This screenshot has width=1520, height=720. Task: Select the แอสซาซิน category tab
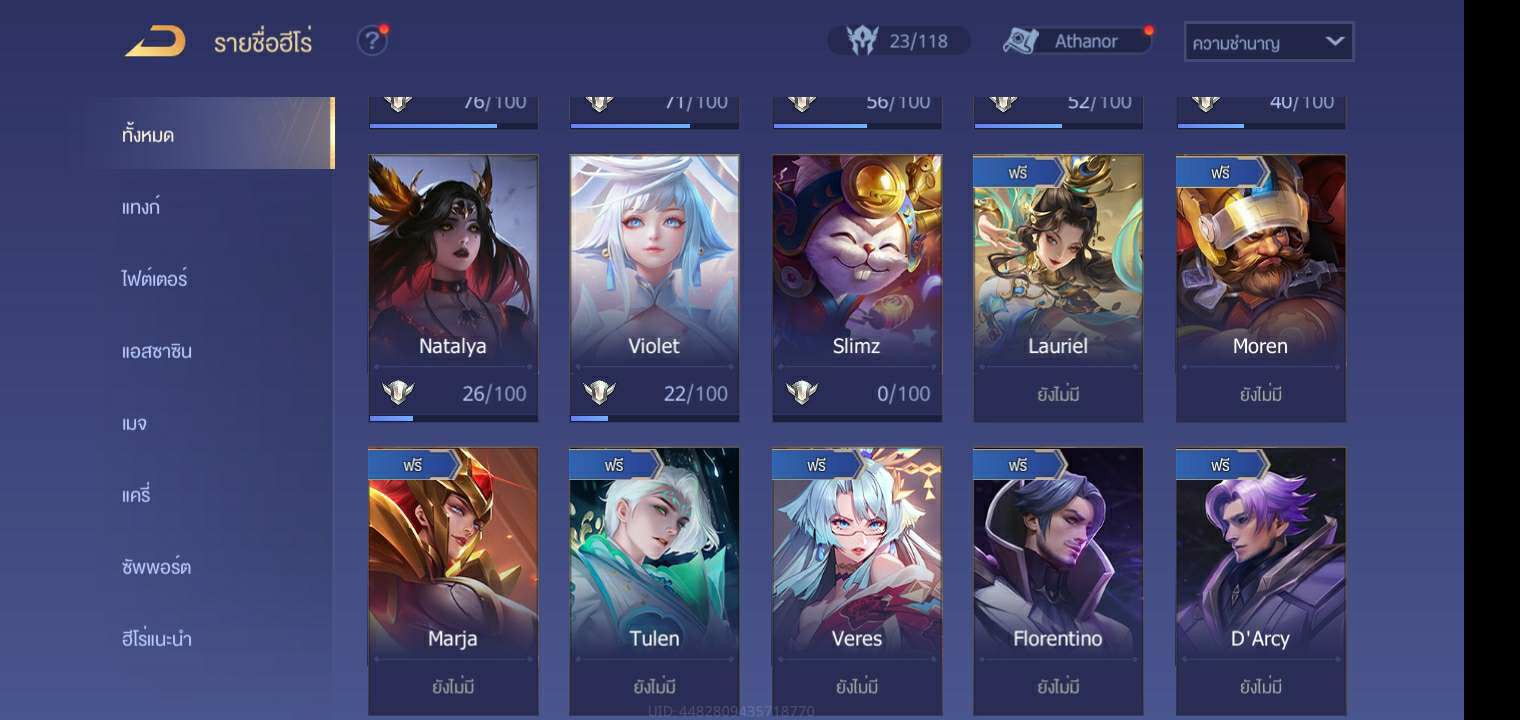157,351
